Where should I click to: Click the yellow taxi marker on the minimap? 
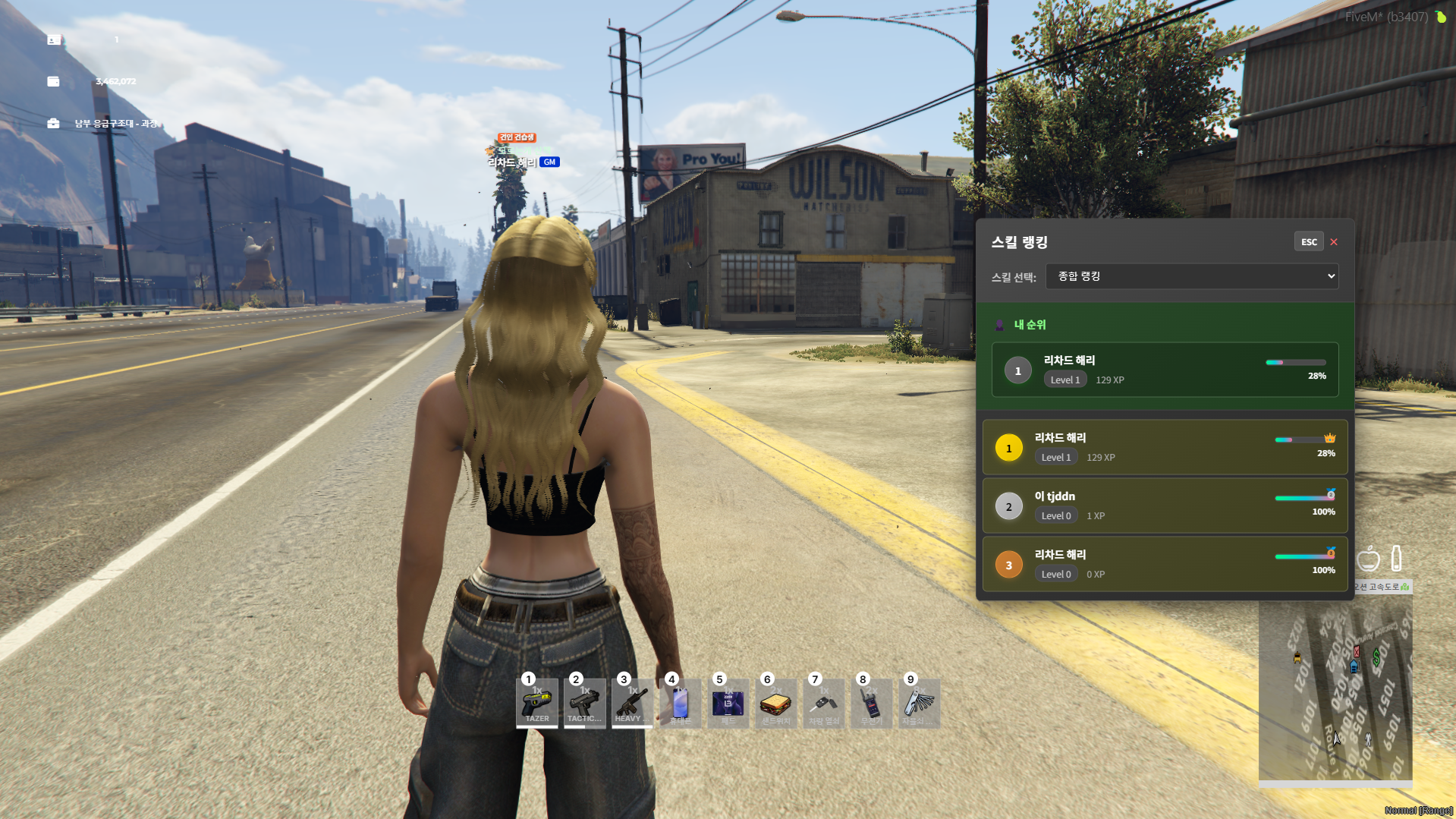point(1297,658)
